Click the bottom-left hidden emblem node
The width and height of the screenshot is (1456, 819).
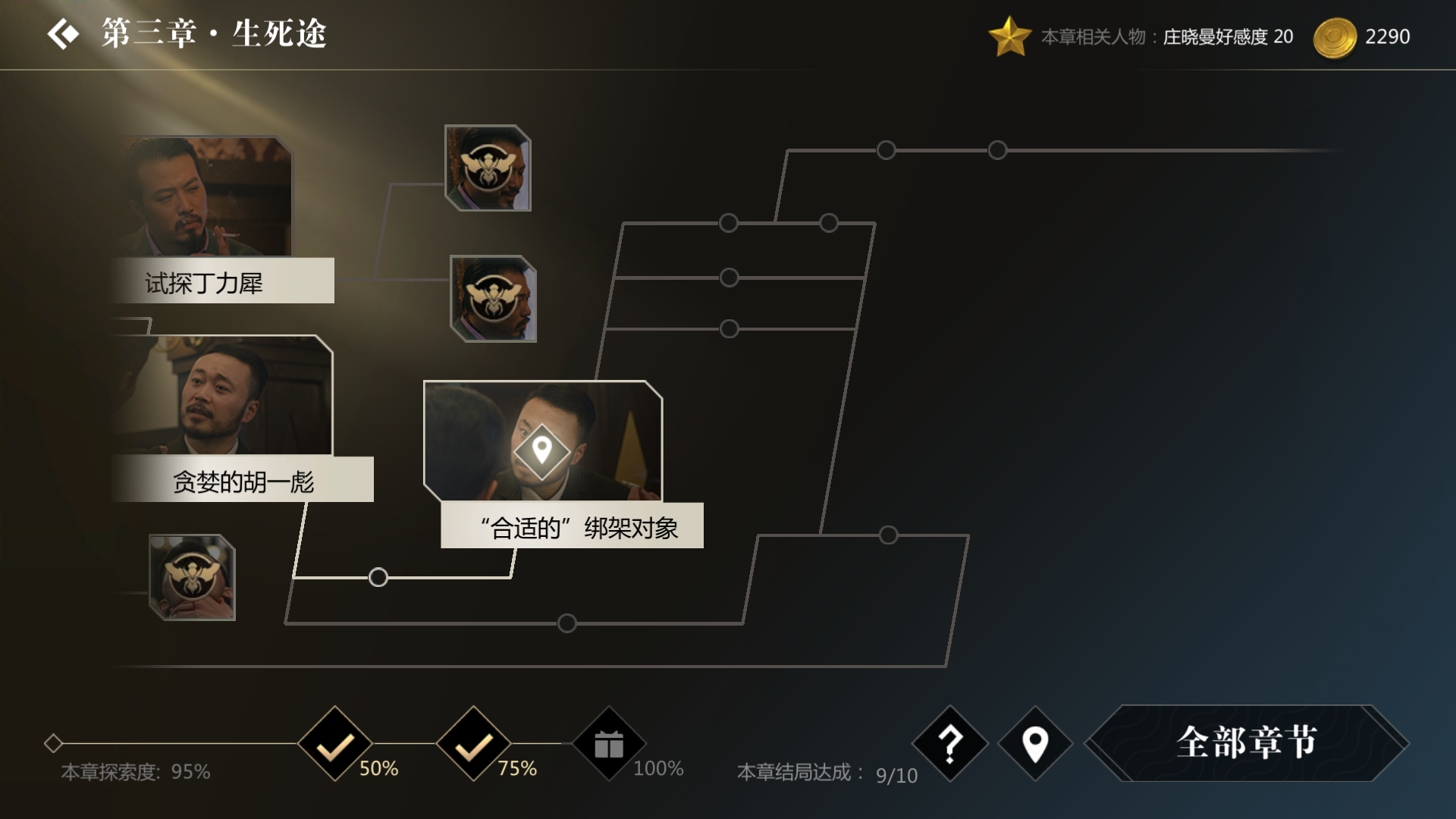[x=192, y=578]
